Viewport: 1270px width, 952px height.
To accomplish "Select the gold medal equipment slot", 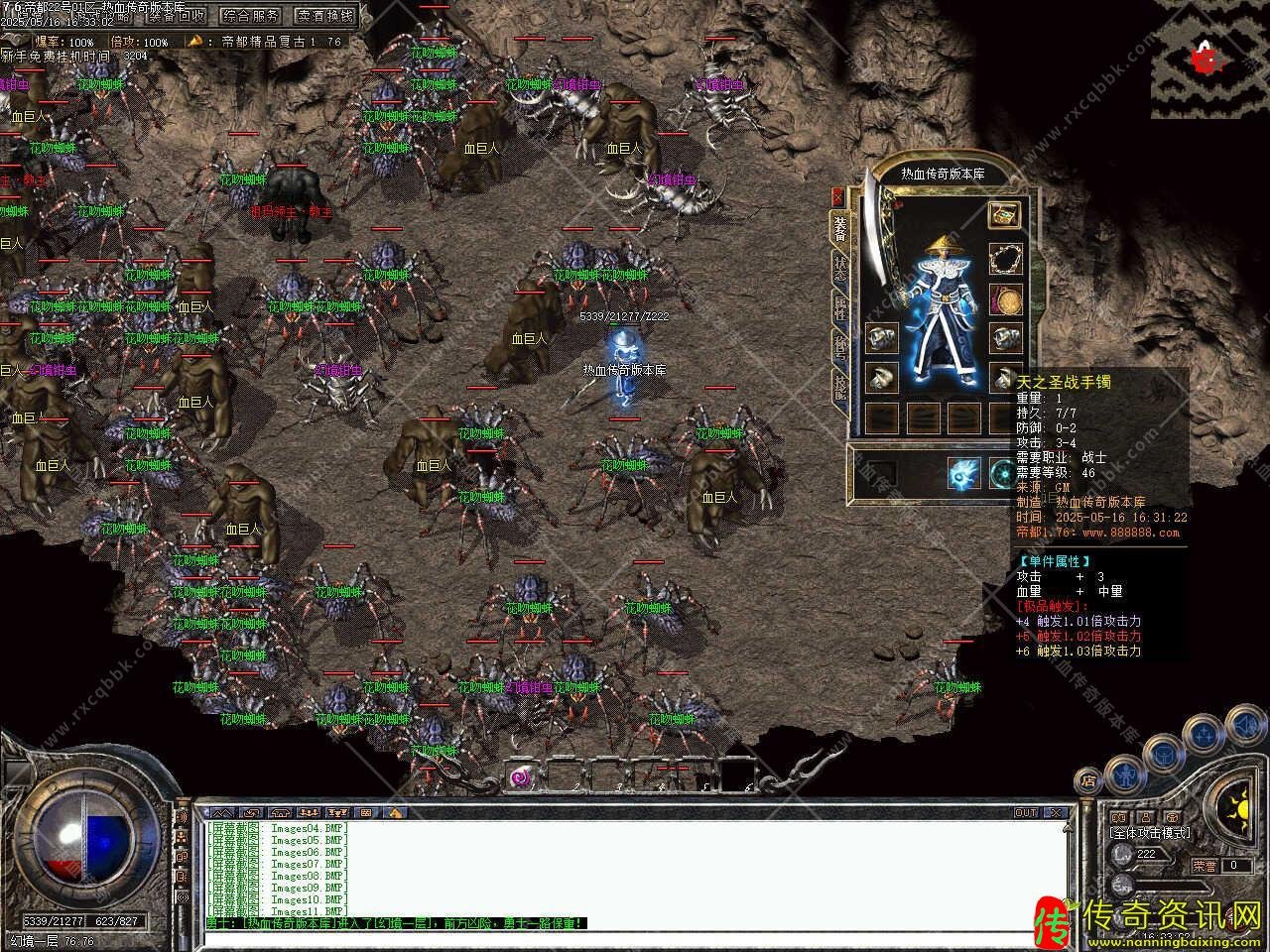I will [1004, 298].
